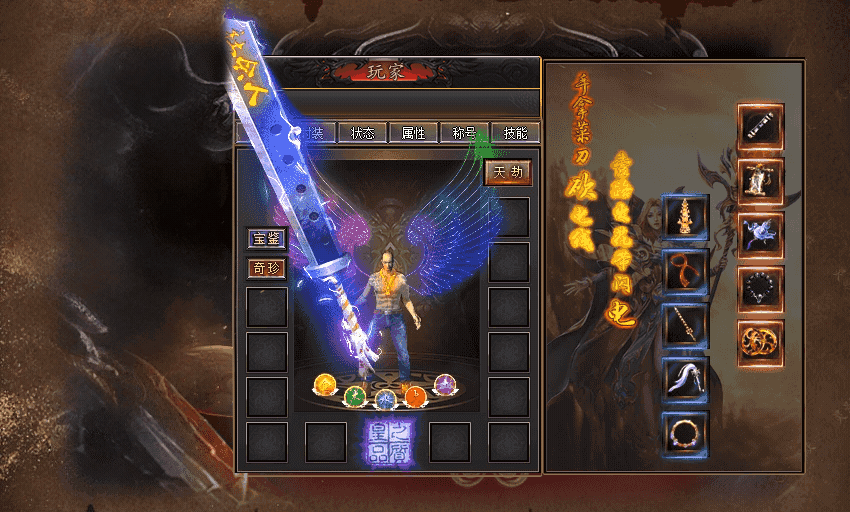Open the 宝鉴 panel
Image resolution: width=850 pixels, height=512 pixels.
coord(267,239)
